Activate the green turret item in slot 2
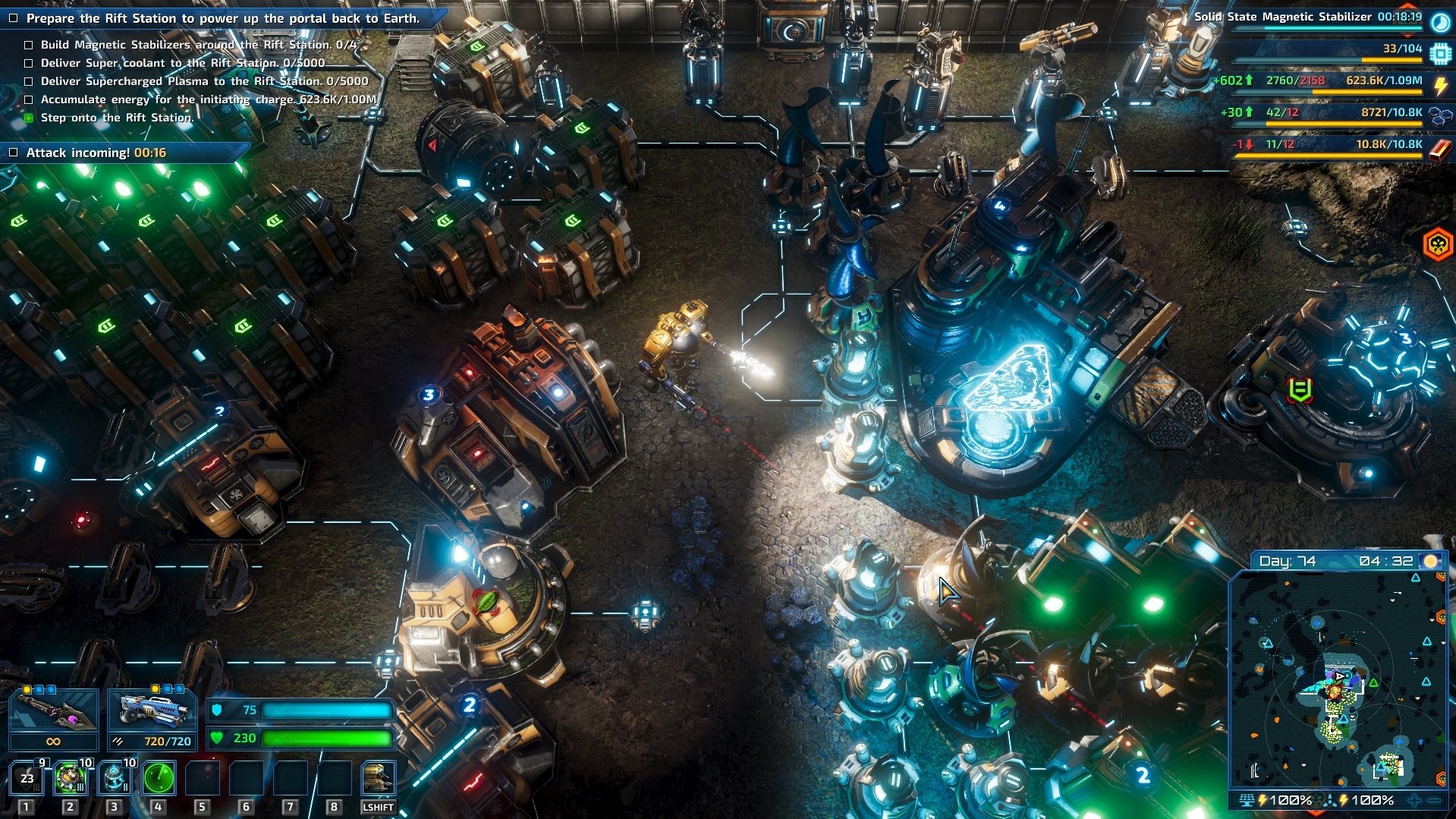Screen dimensions: 1456x819 click(x=71, y=778)
